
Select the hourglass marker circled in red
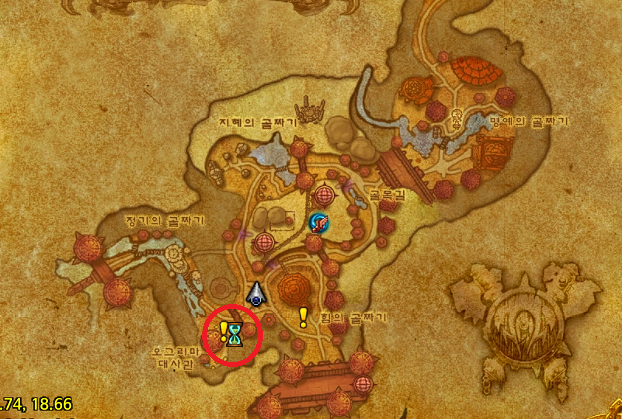coord(235,334)
